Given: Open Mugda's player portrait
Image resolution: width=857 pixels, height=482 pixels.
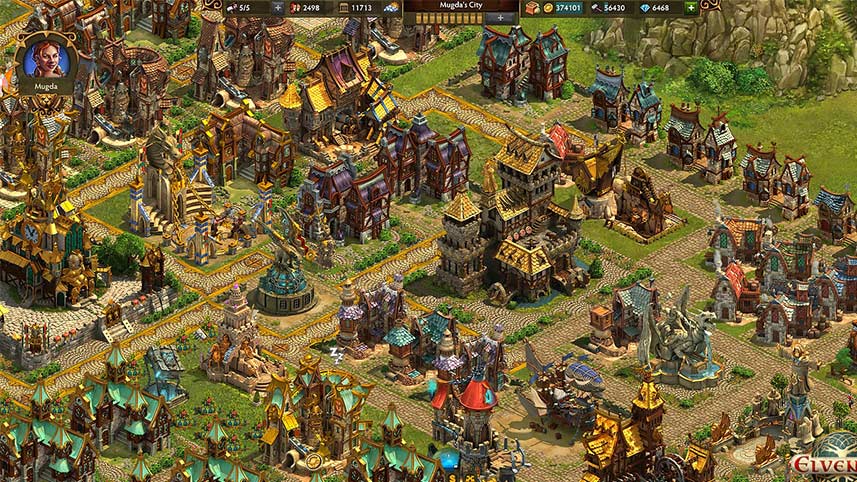Looking at the screenshot, I should click(x=46, y=59).
